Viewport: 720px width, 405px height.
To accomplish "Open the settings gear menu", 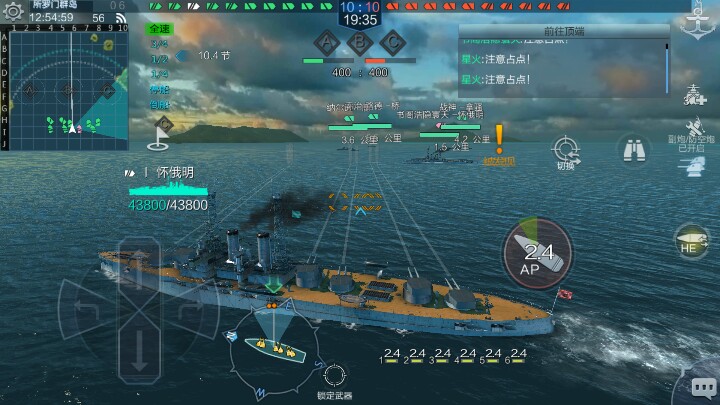I will tap(12, 11).
